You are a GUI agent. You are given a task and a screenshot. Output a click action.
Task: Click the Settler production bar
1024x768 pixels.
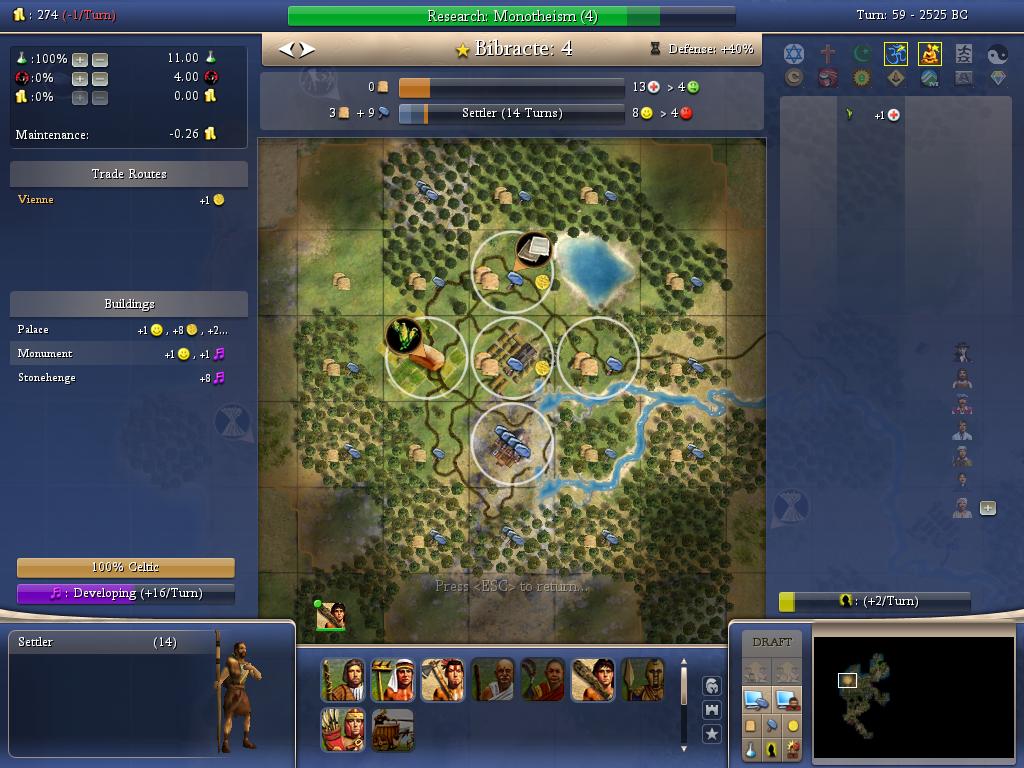[x=511, y=113]
